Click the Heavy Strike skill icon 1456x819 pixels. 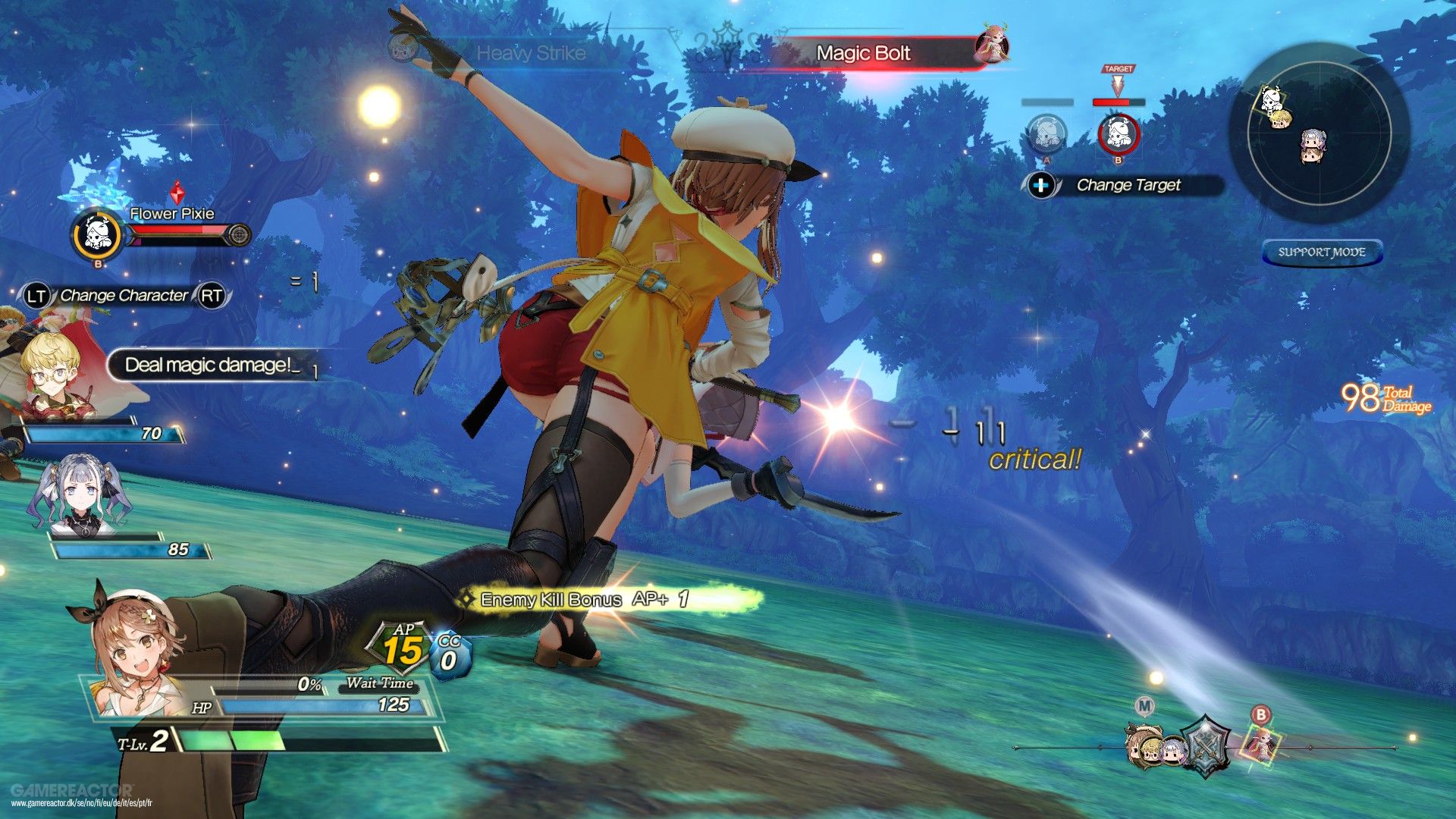pos(402,45)
